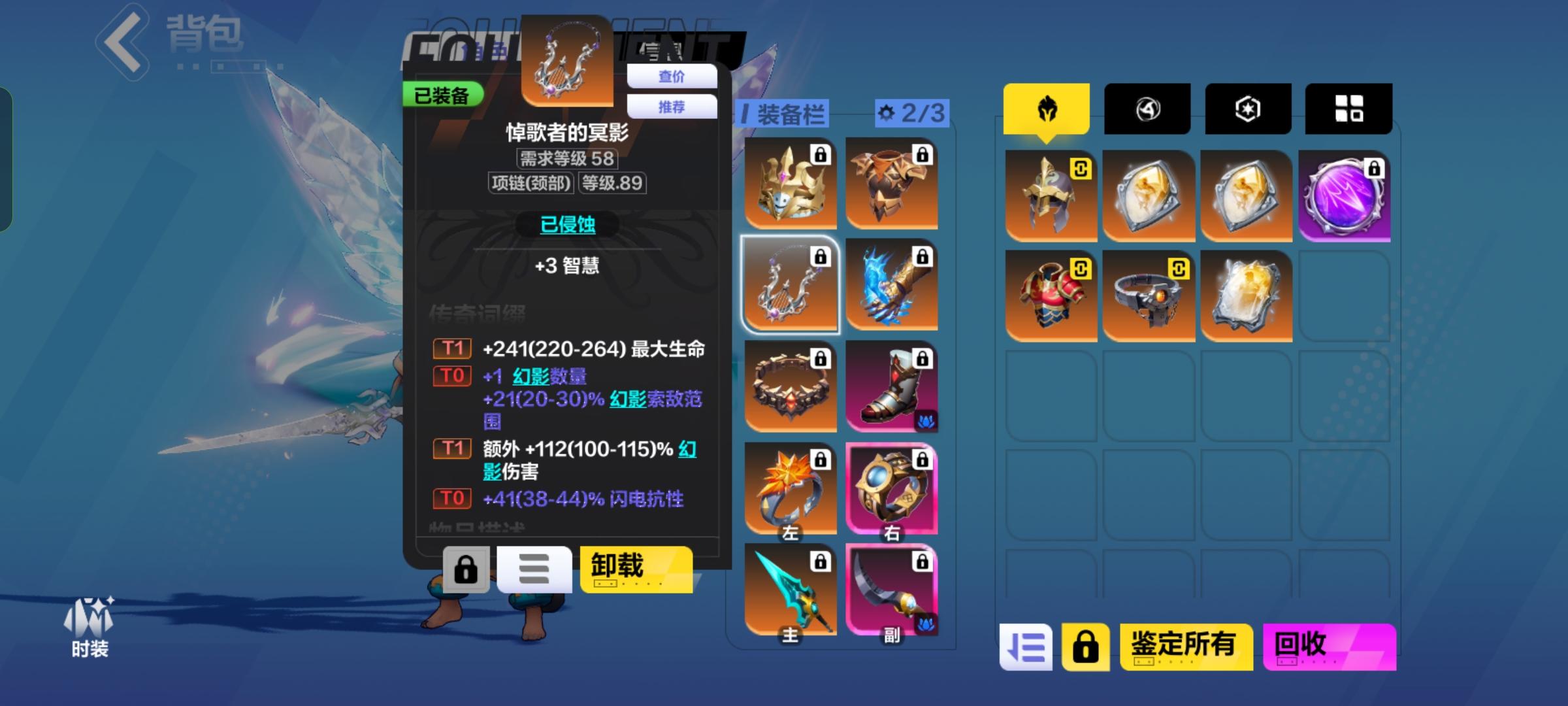The width and height of the screenshot is (1568, 706).
Task: Click the 推荐 recommend button
Action: [x=672, y=107]
